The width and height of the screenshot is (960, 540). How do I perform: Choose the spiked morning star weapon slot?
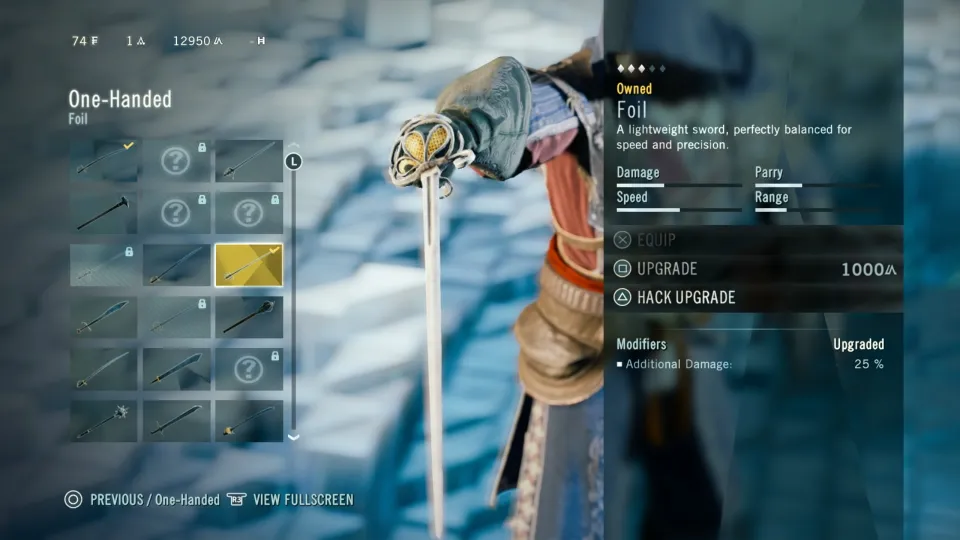click(x=105, y=421)
